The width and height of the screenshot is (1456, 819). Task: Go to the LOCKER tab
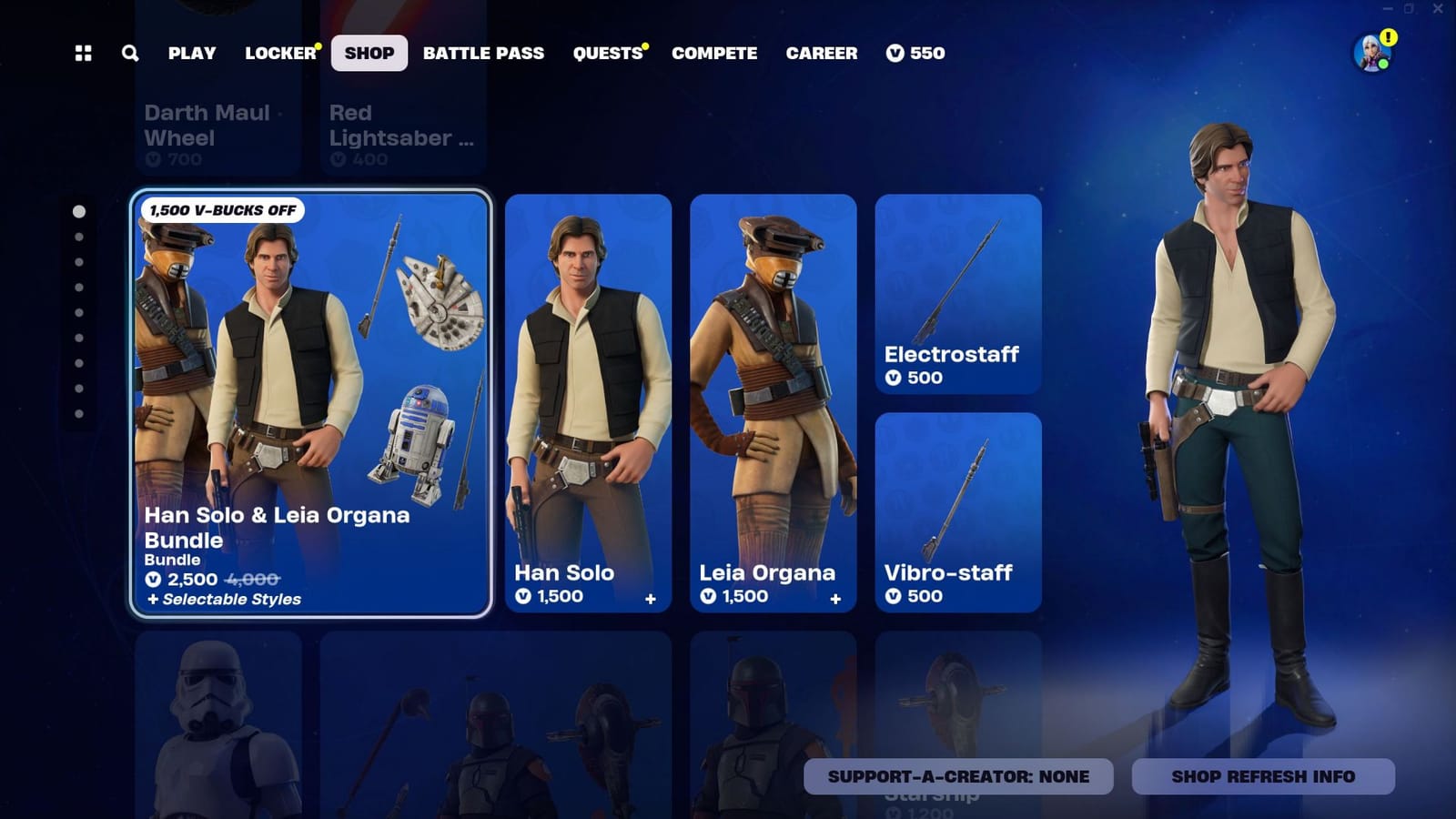coord(276,53)
